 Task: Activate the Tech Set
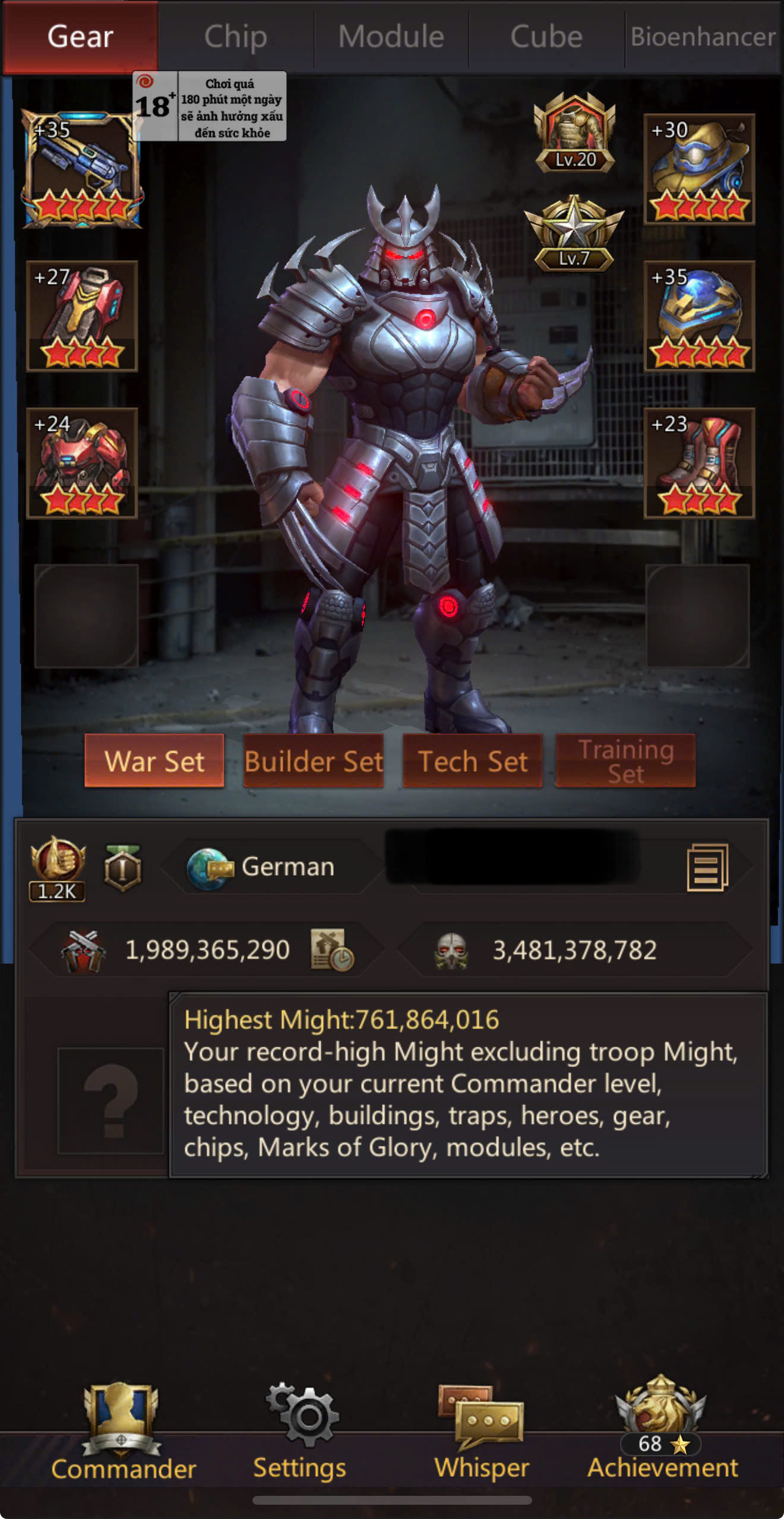click(x=473, y=761)
